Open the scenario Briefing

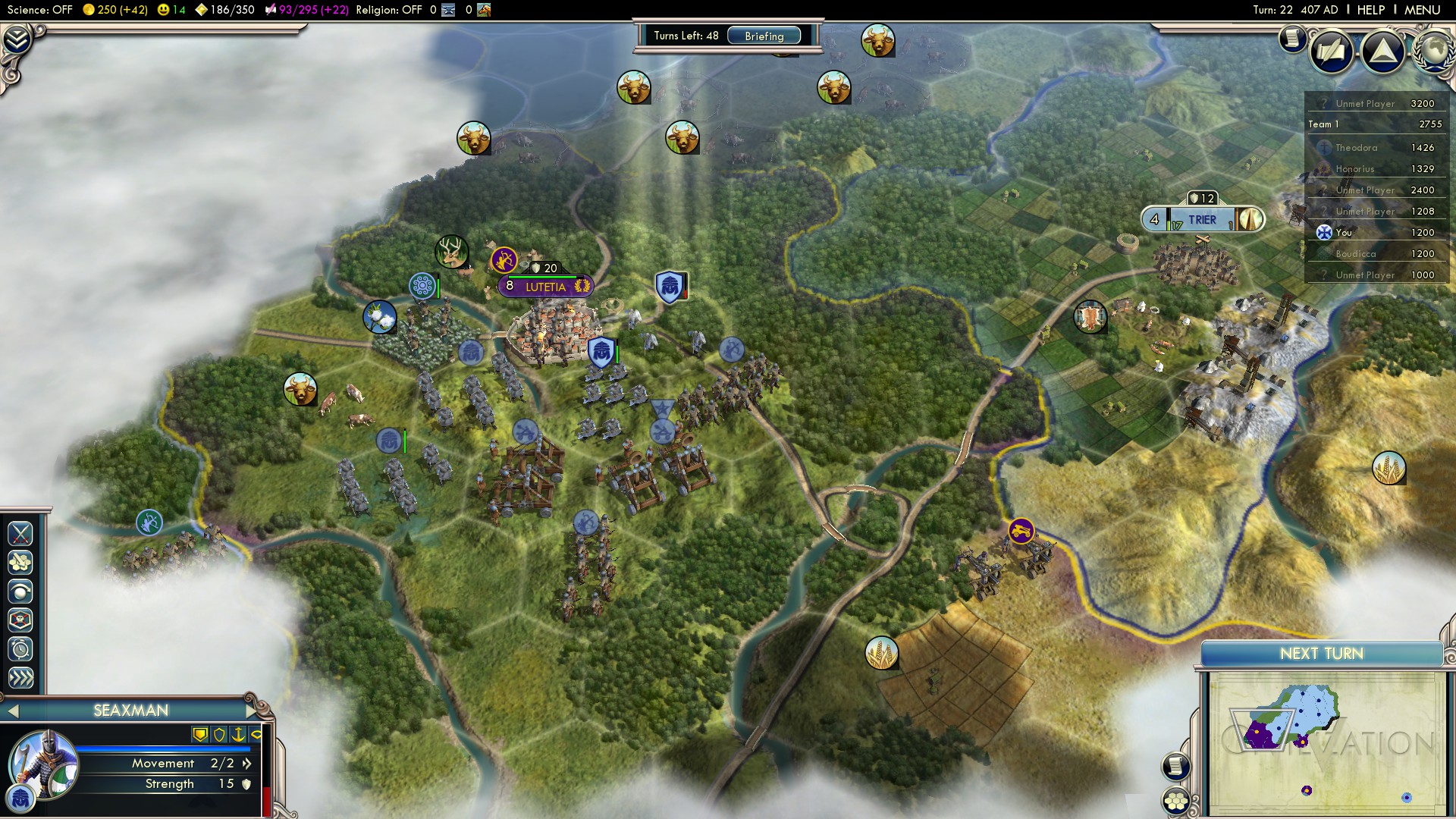[764, 36]
